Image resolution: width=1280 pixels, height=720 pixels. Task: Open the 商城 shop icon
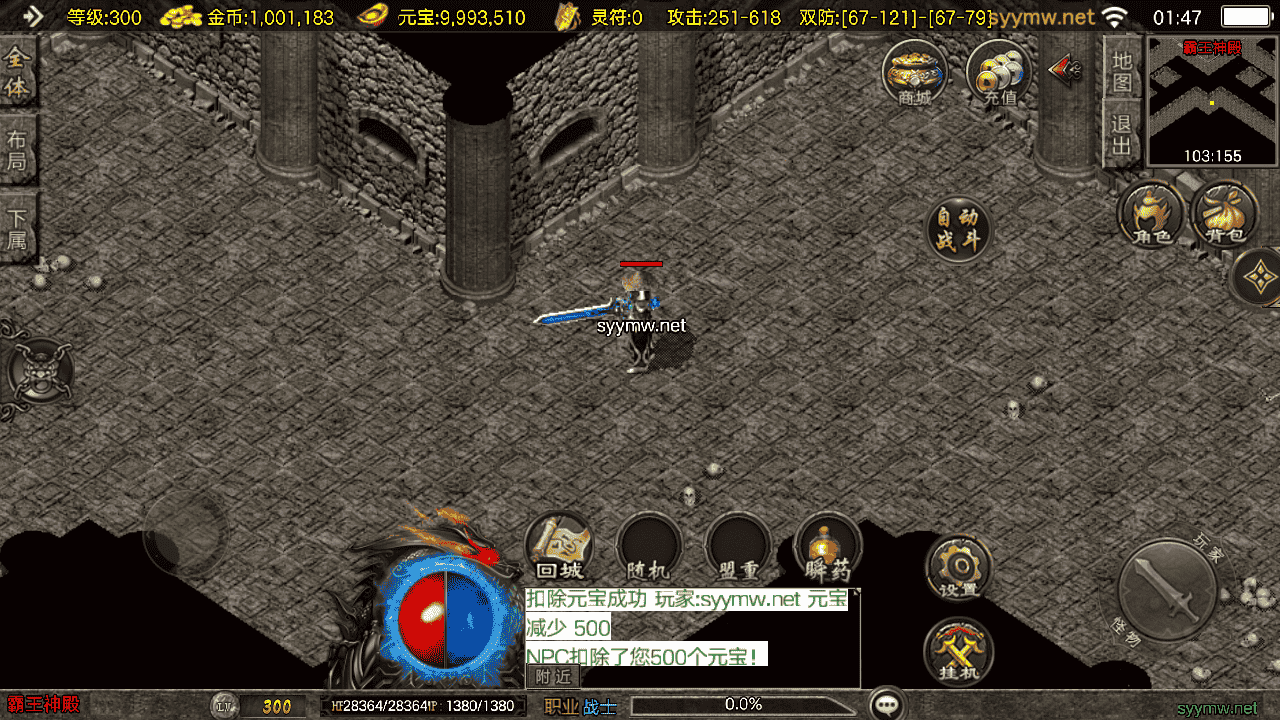coord(914,72)
